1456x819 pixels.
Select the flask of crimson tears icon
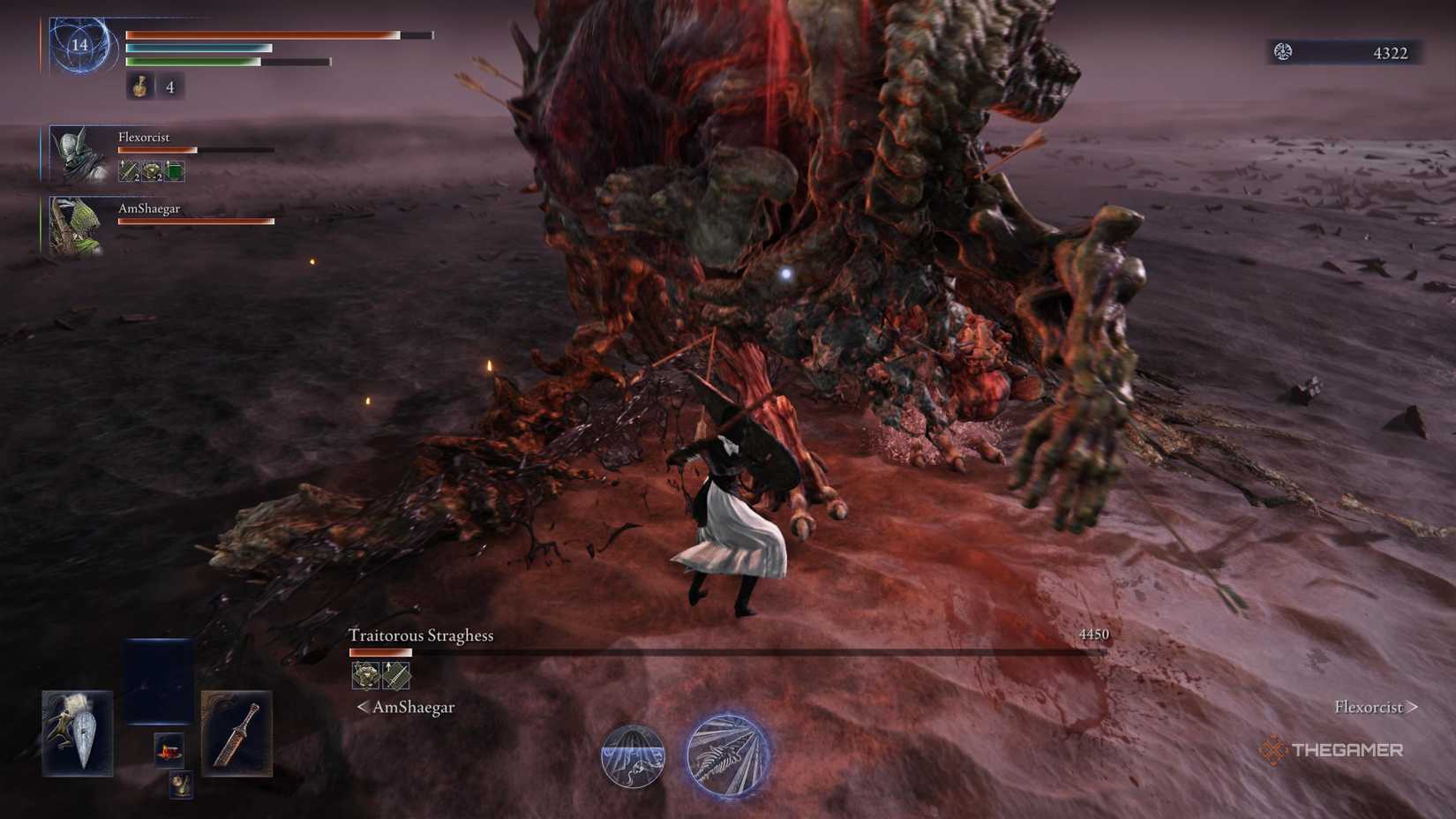[x=141, y=87]
